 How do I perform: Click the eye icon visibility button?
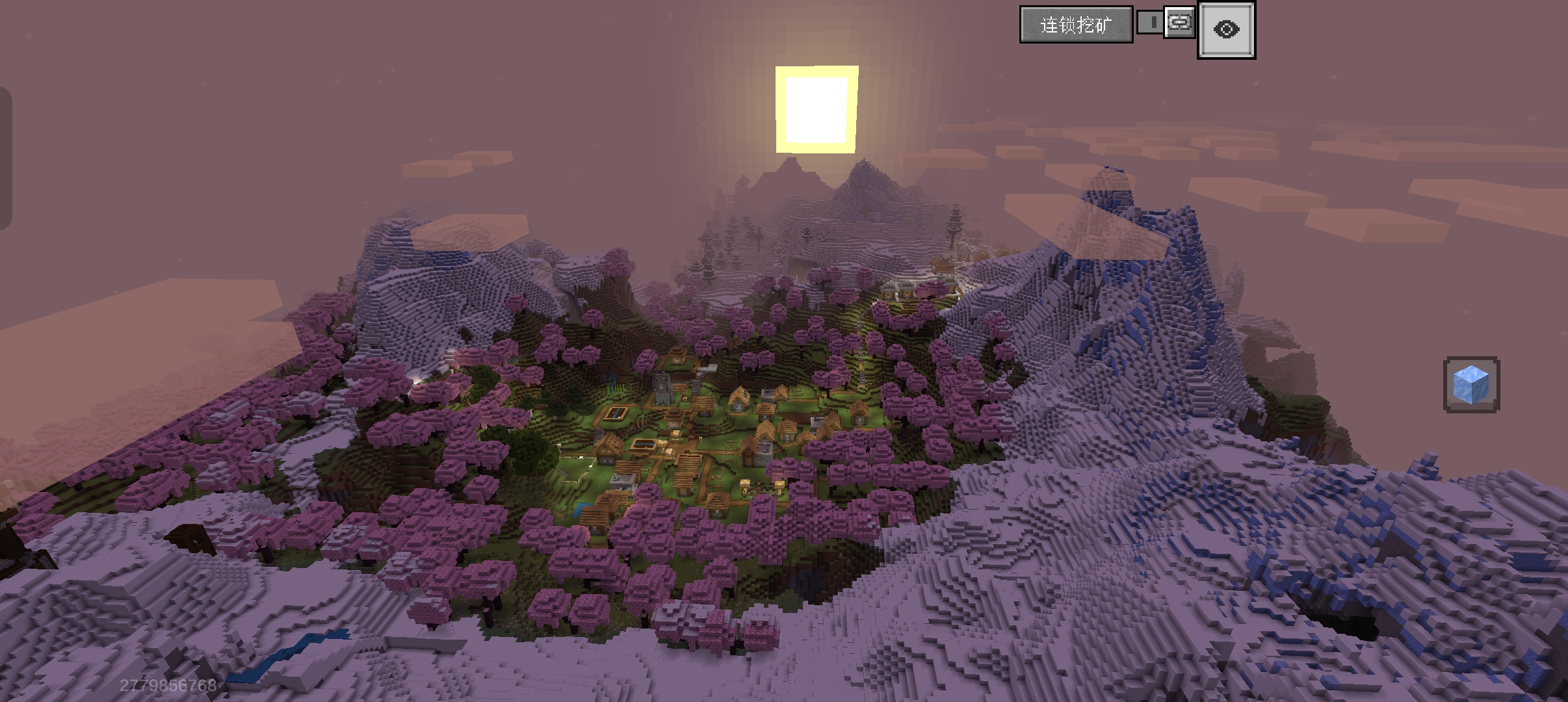[1226, 30]
